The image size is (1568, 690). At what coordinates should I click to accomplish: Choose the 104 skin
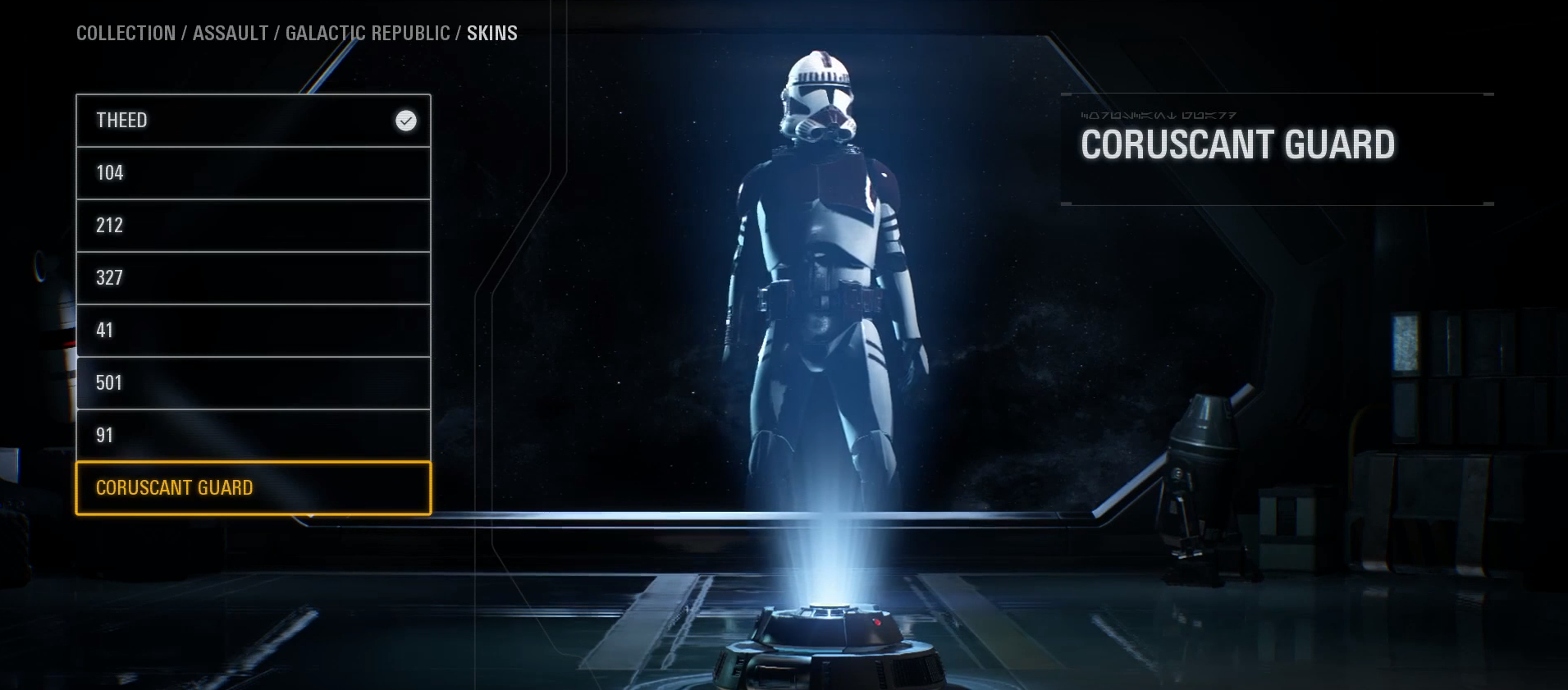[253, 173]
